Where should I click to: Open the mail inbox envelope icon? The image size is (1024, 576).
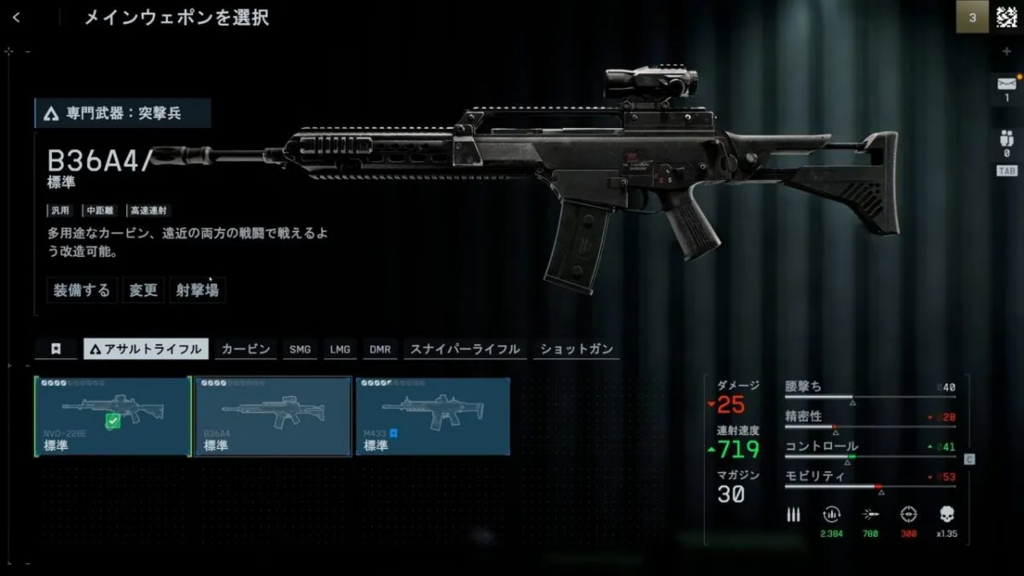tap(1006, 85)
